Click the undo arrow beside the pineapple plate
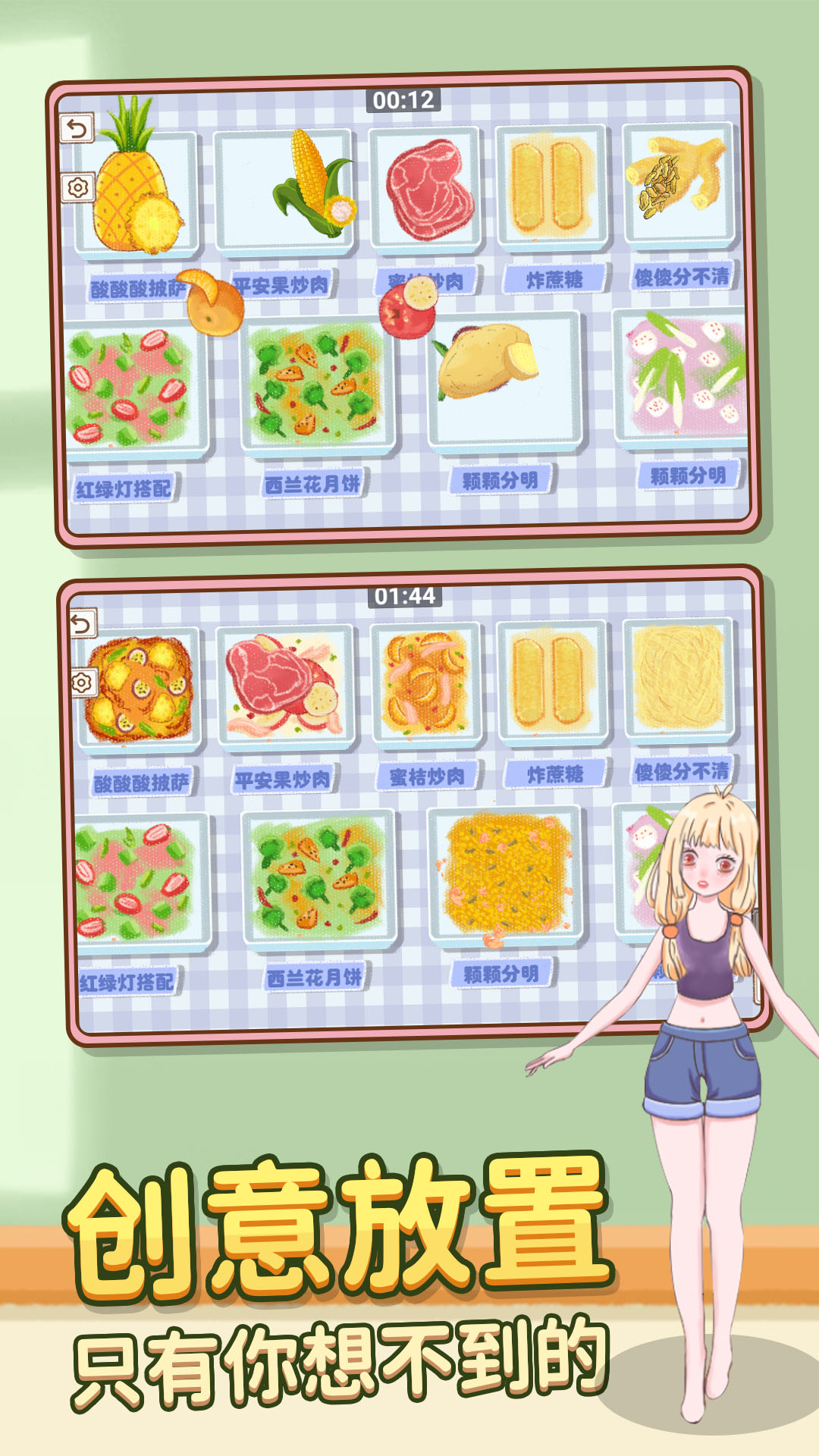The image size is (819, 1456). pyautogui.click(x=77, y=128)
